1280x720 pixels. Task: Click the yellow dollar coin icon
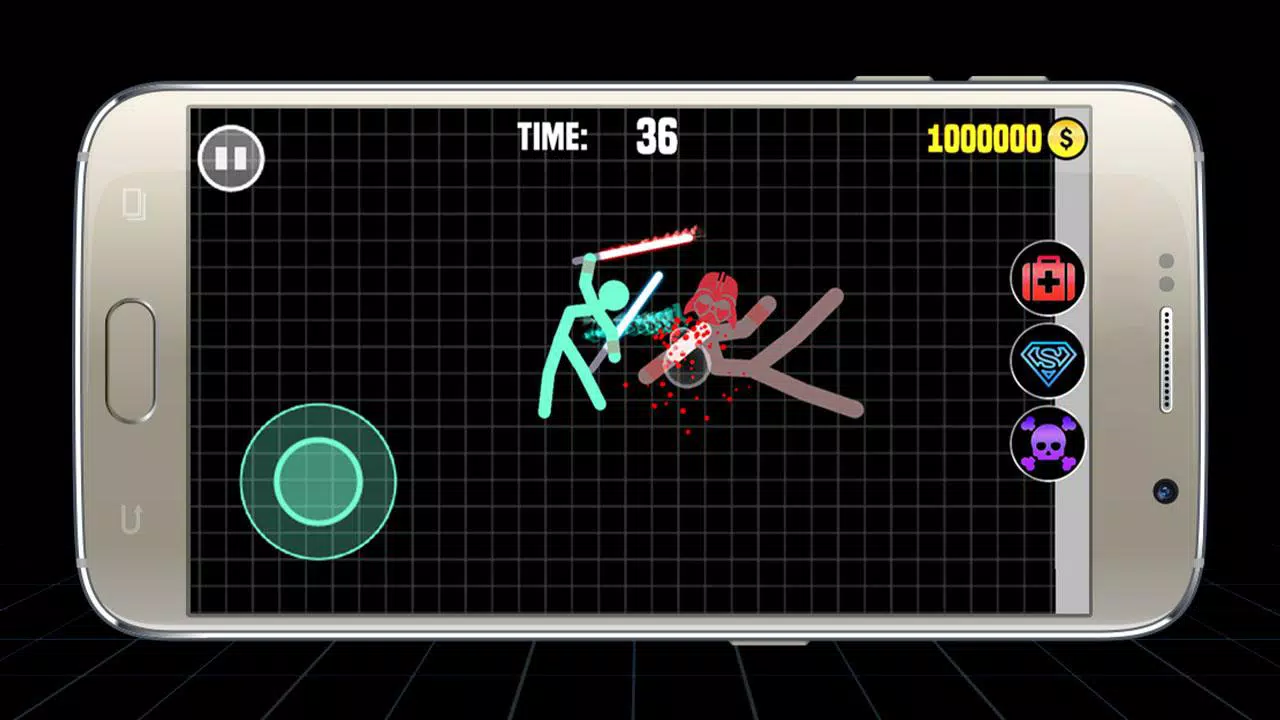[1066, 137]
